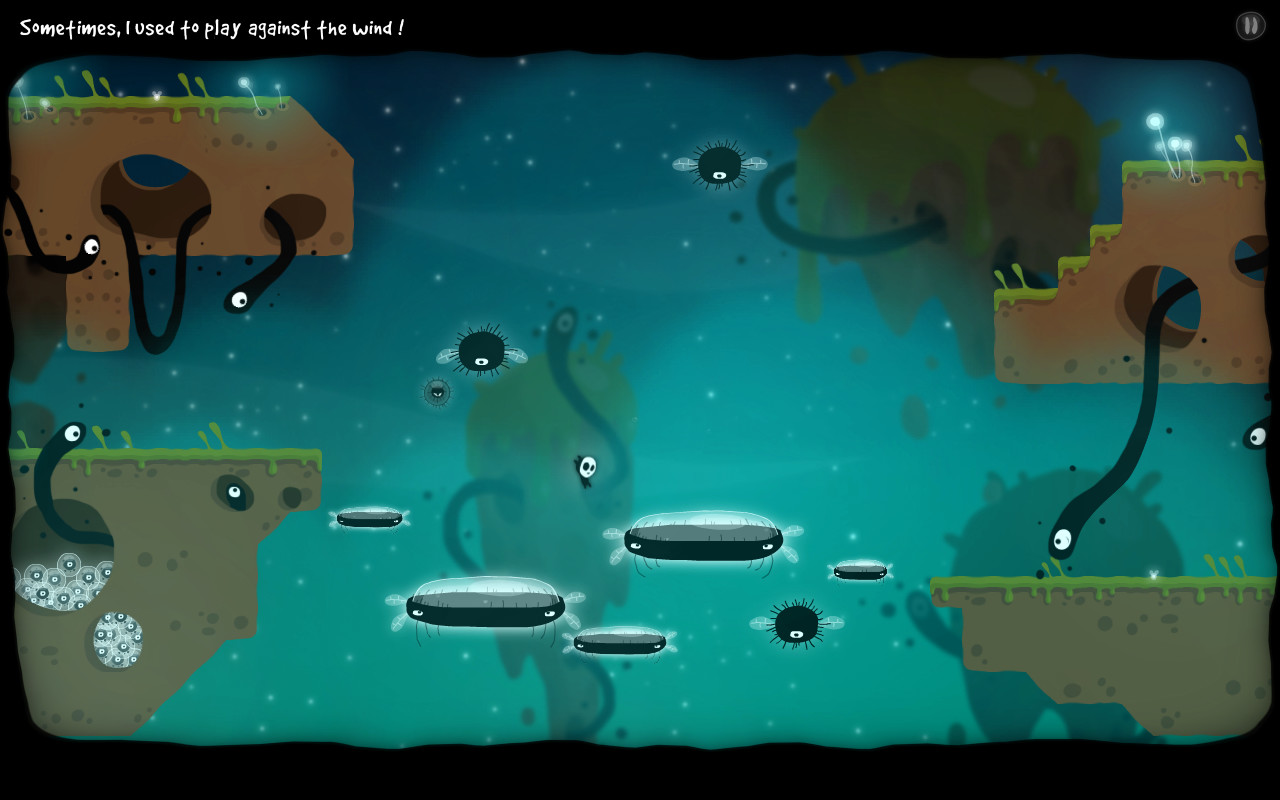The image size is (1280, 800).
Task: Click the pause button top right
Action: point(1249,25)
